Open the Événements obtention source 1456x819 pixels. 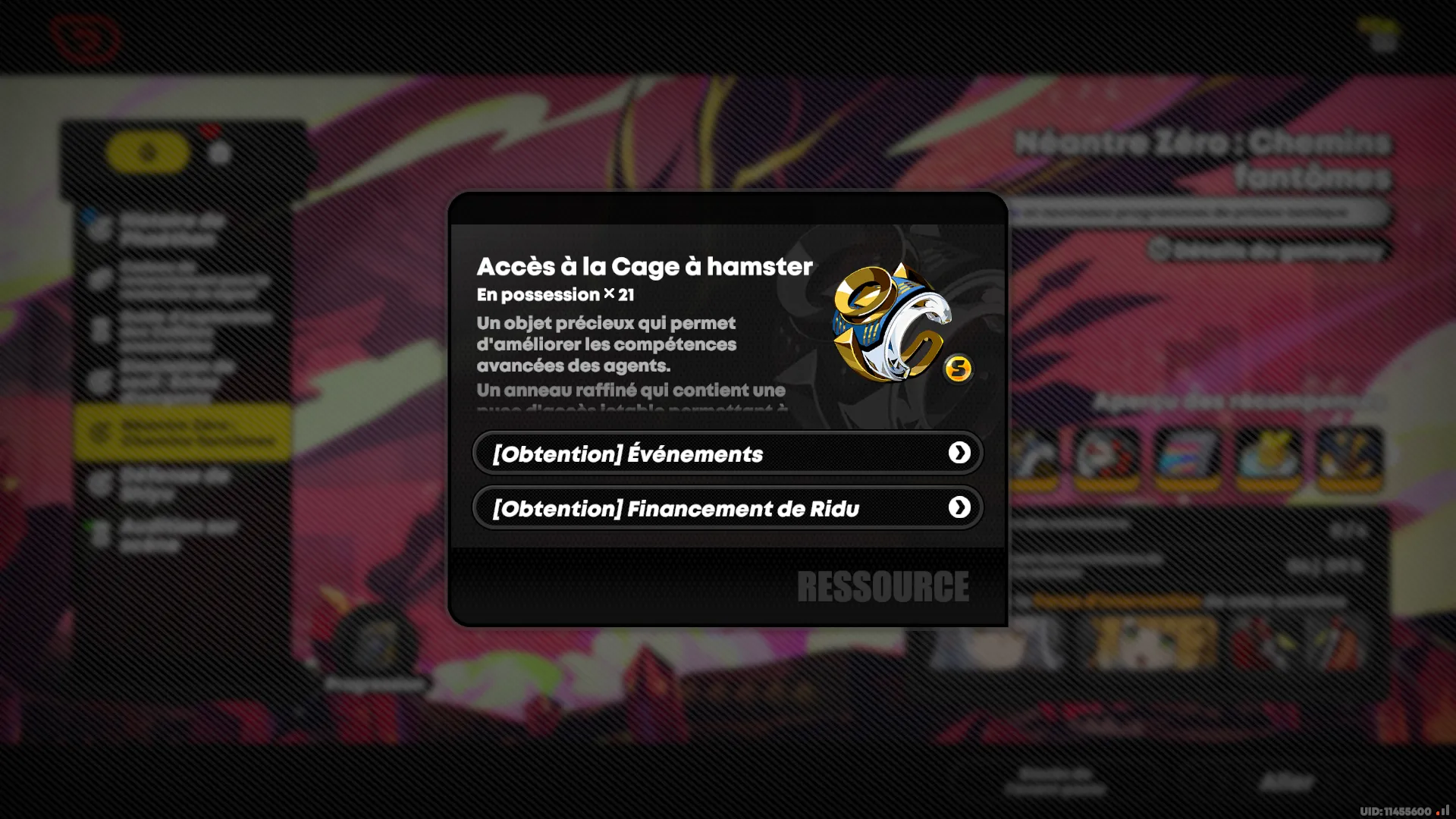coord(726,453)
